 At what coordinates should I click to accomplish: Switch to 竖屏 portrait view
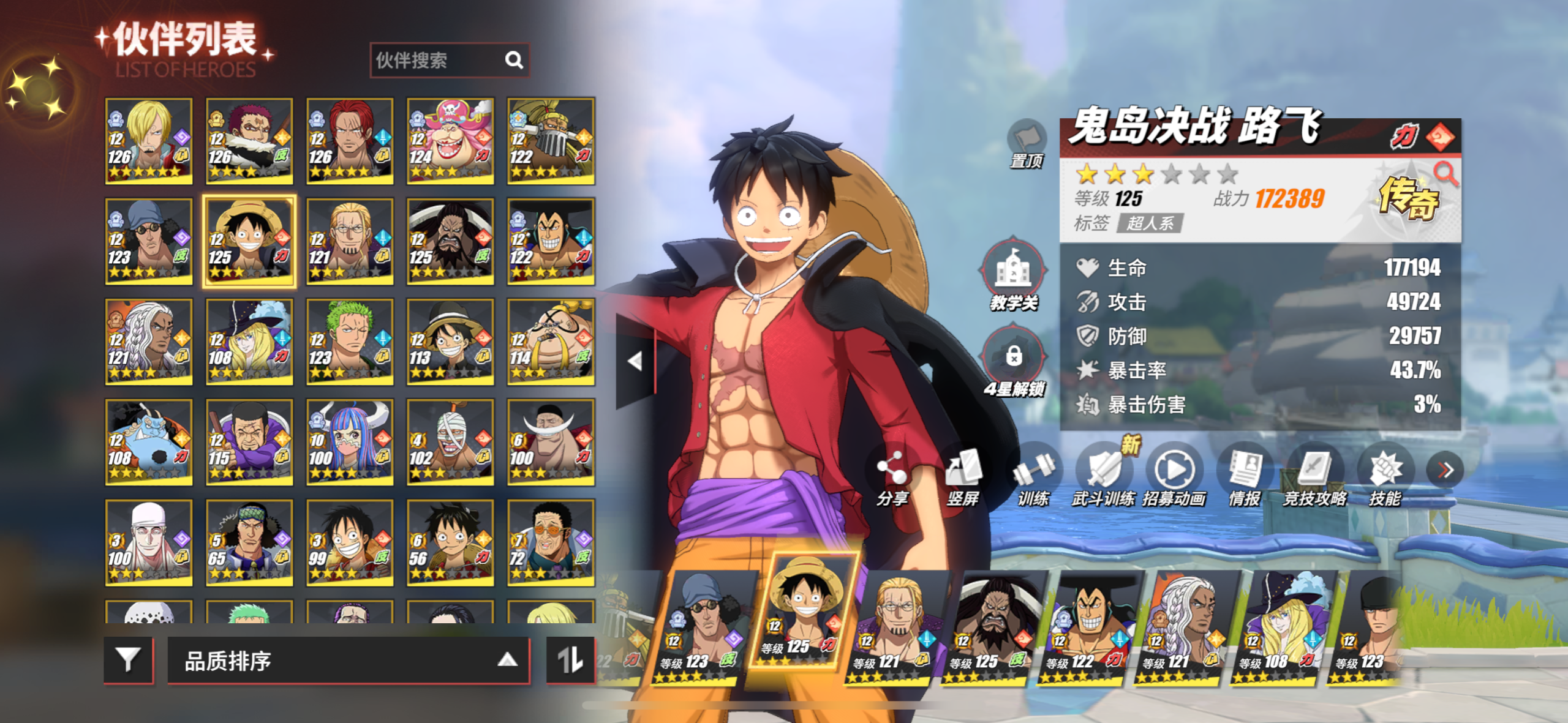coord(963,474)
